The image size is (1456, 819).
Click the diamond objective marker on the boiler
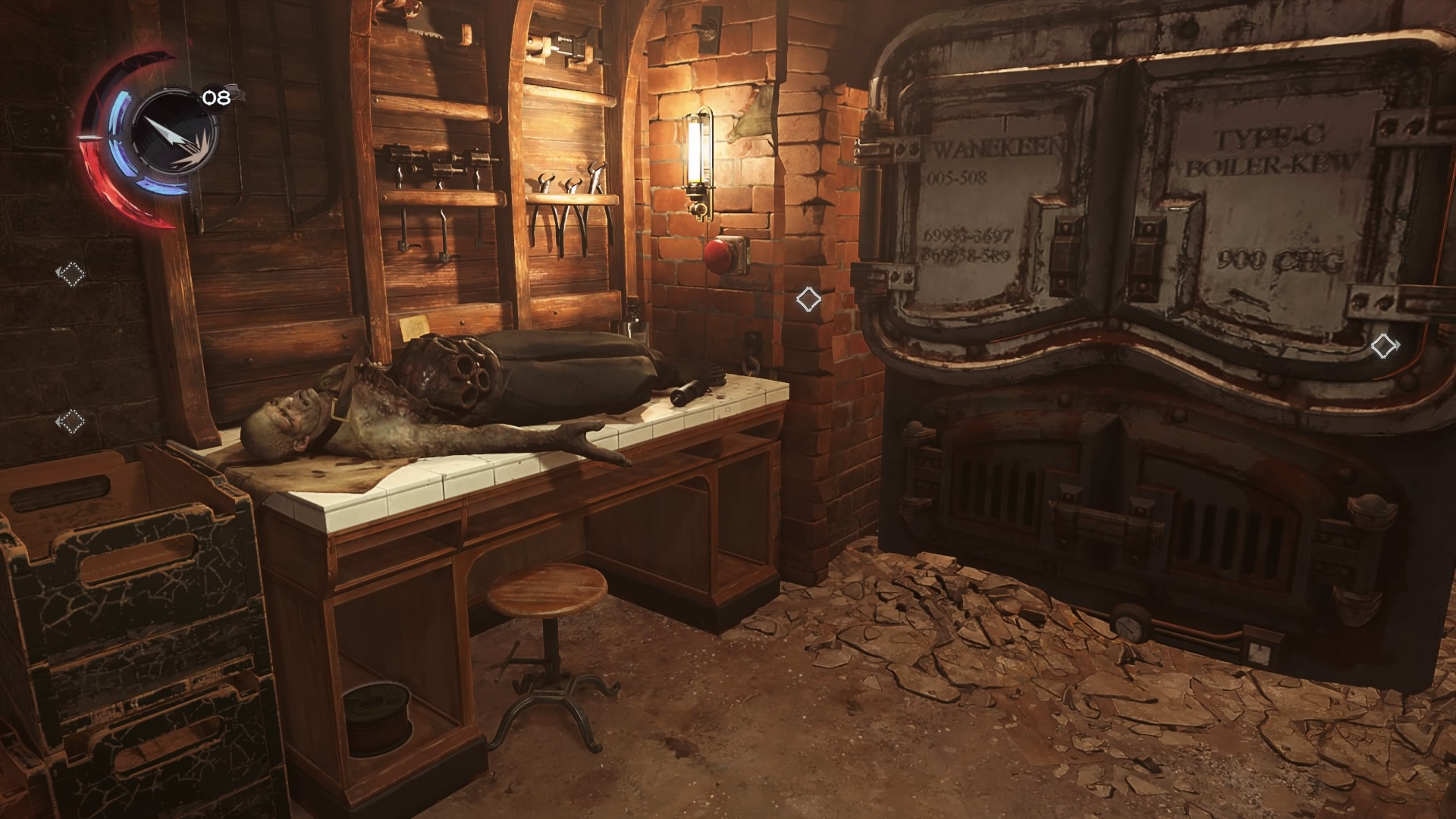[1384, 347]
